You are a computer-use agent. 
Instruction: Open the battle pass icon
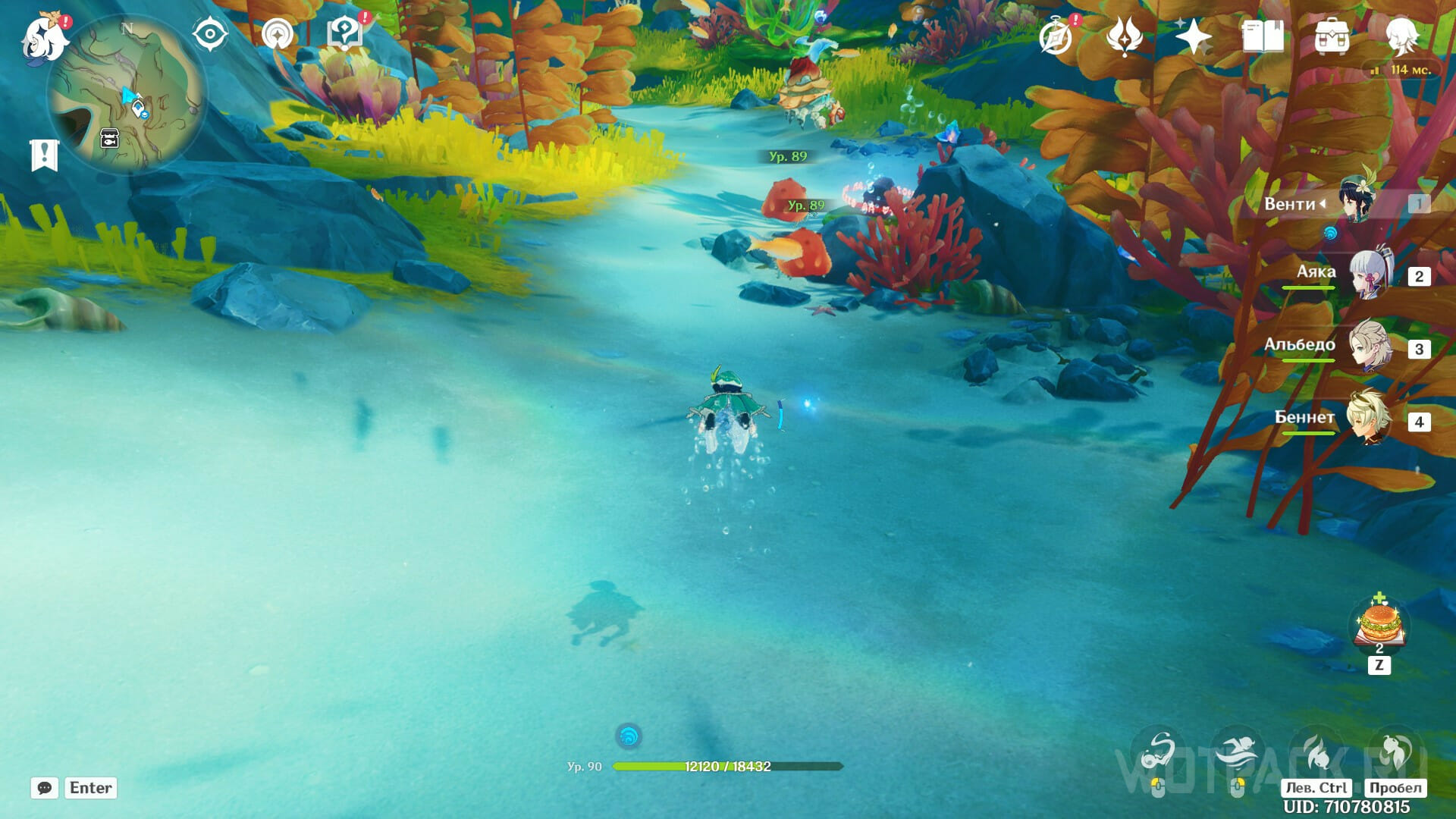(1125, 36)
